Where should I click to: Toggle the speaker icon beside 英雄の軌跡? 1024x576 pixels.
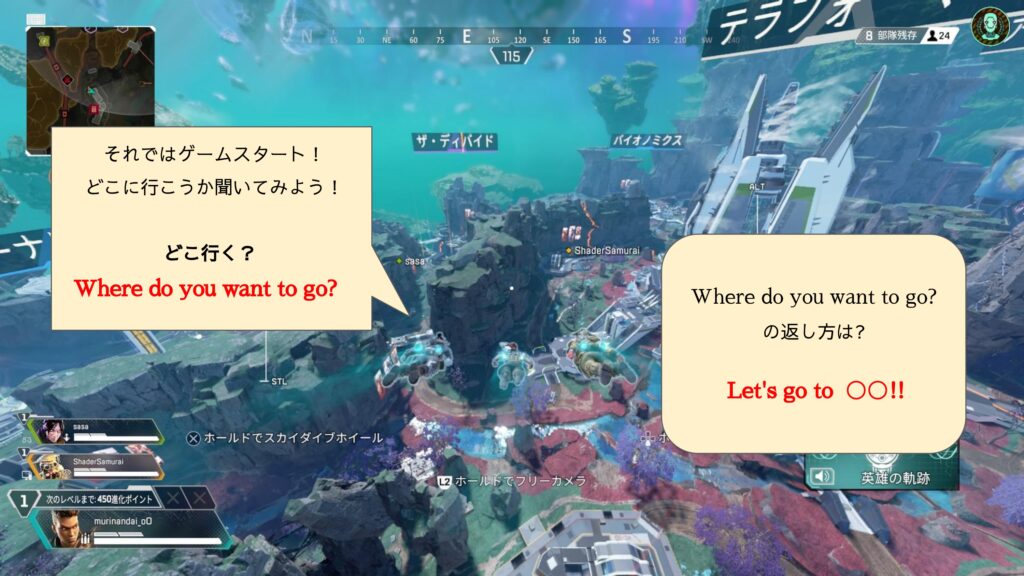(823, 477)
